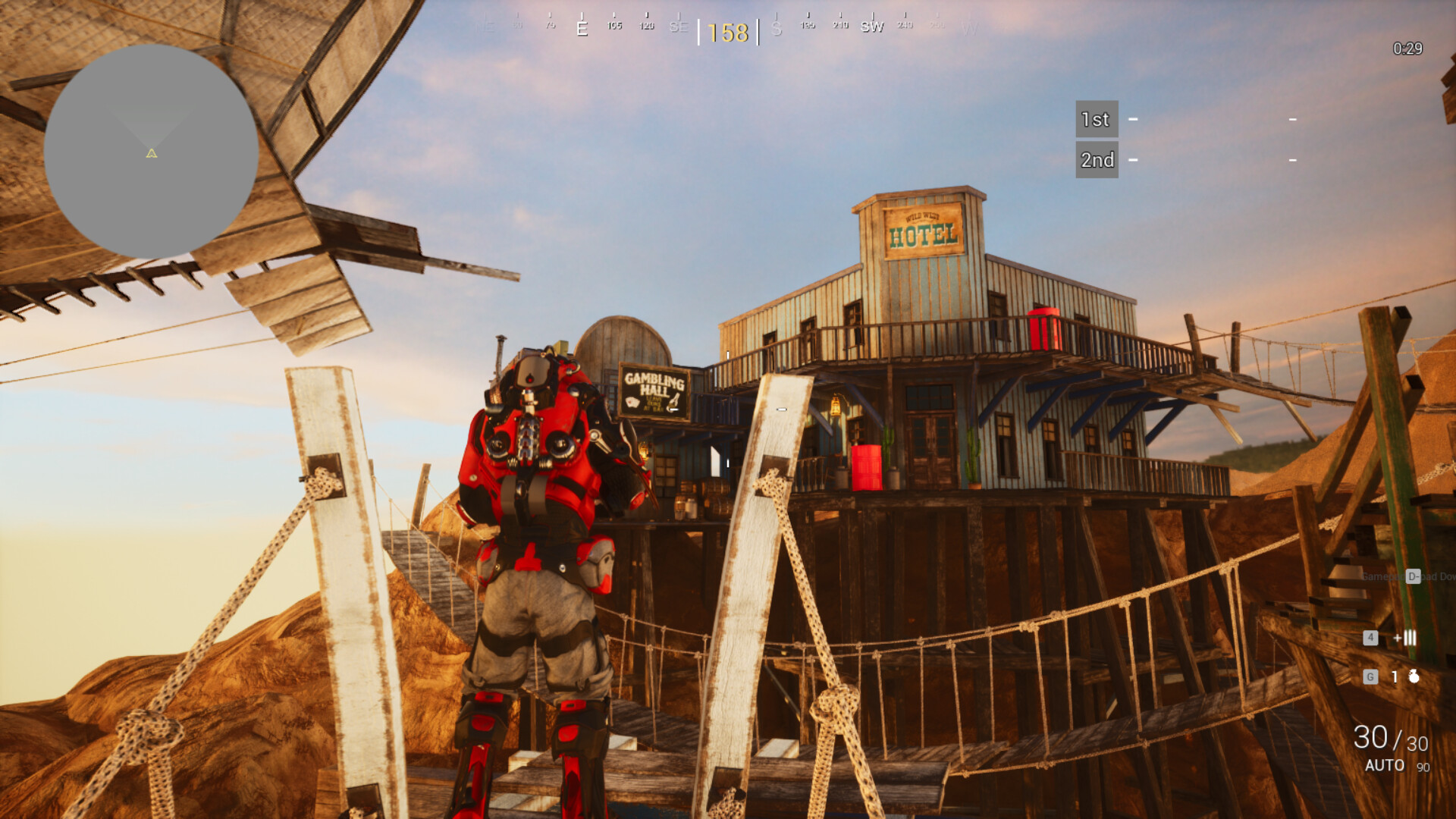The height and width of the screenshot is (819, 1456).
Task: Toggle the 1st place scoreboard badge
Action: [x=1096, y=119]
